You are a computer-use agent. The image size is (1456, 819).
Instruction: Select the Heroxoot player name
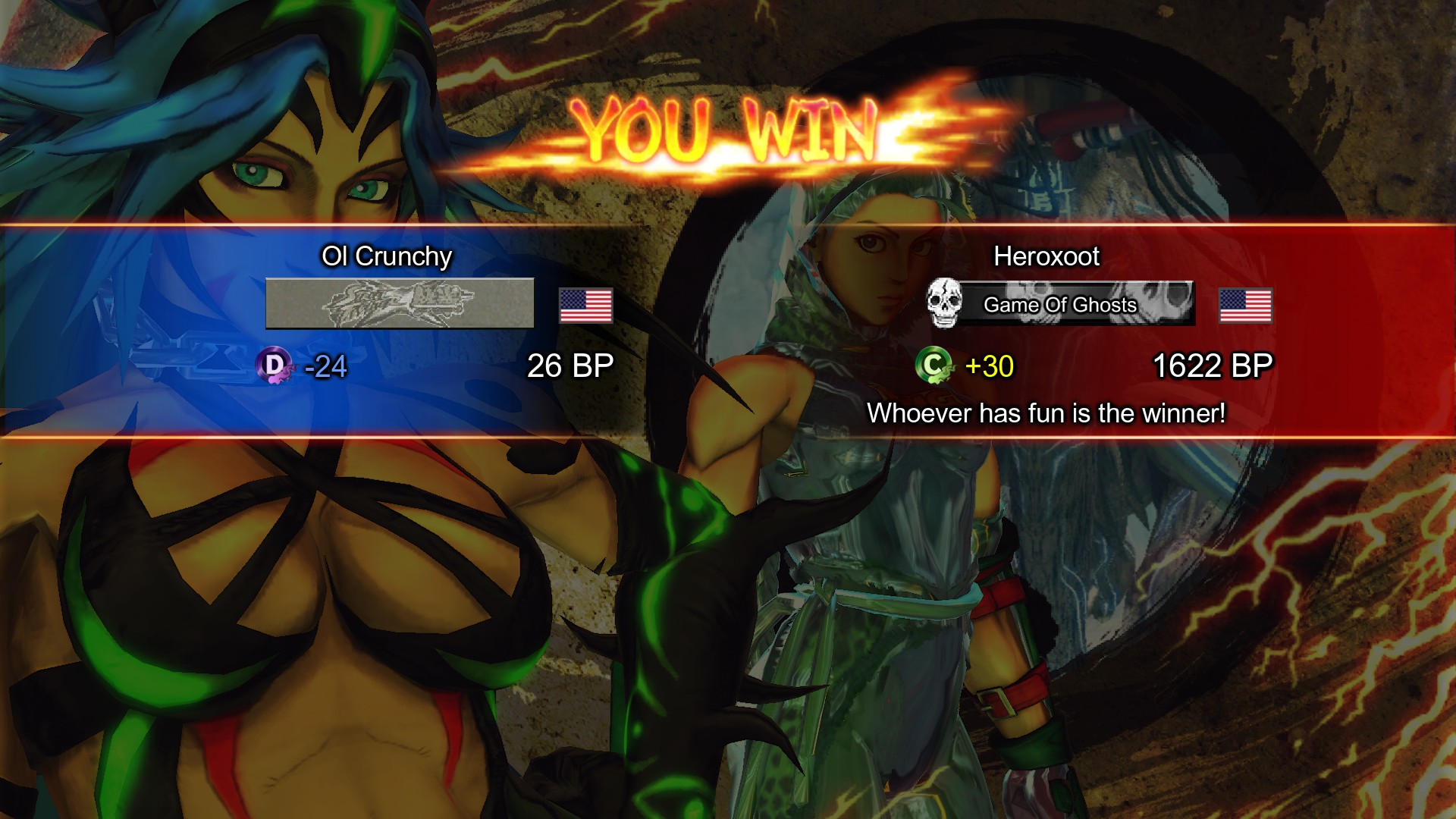click(1046, 256)
